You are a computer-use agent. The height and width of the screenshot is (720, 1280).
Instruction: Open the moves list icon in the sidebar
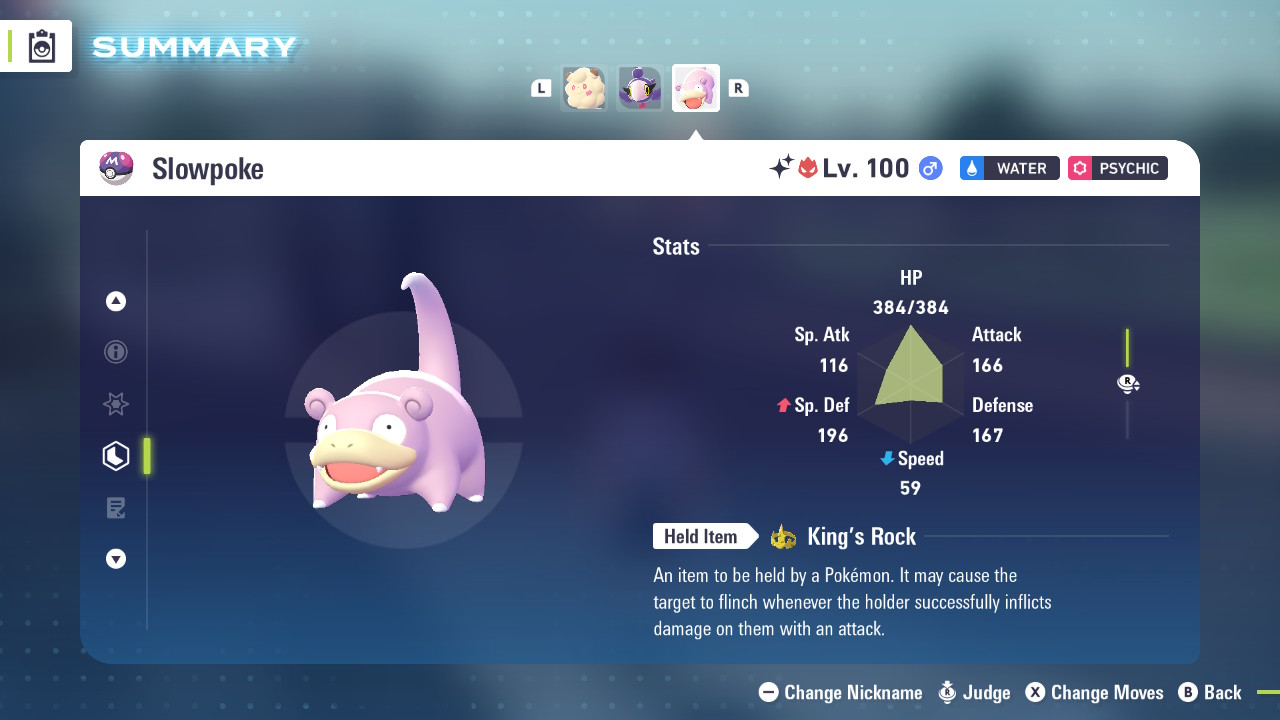tap(116, 507)
